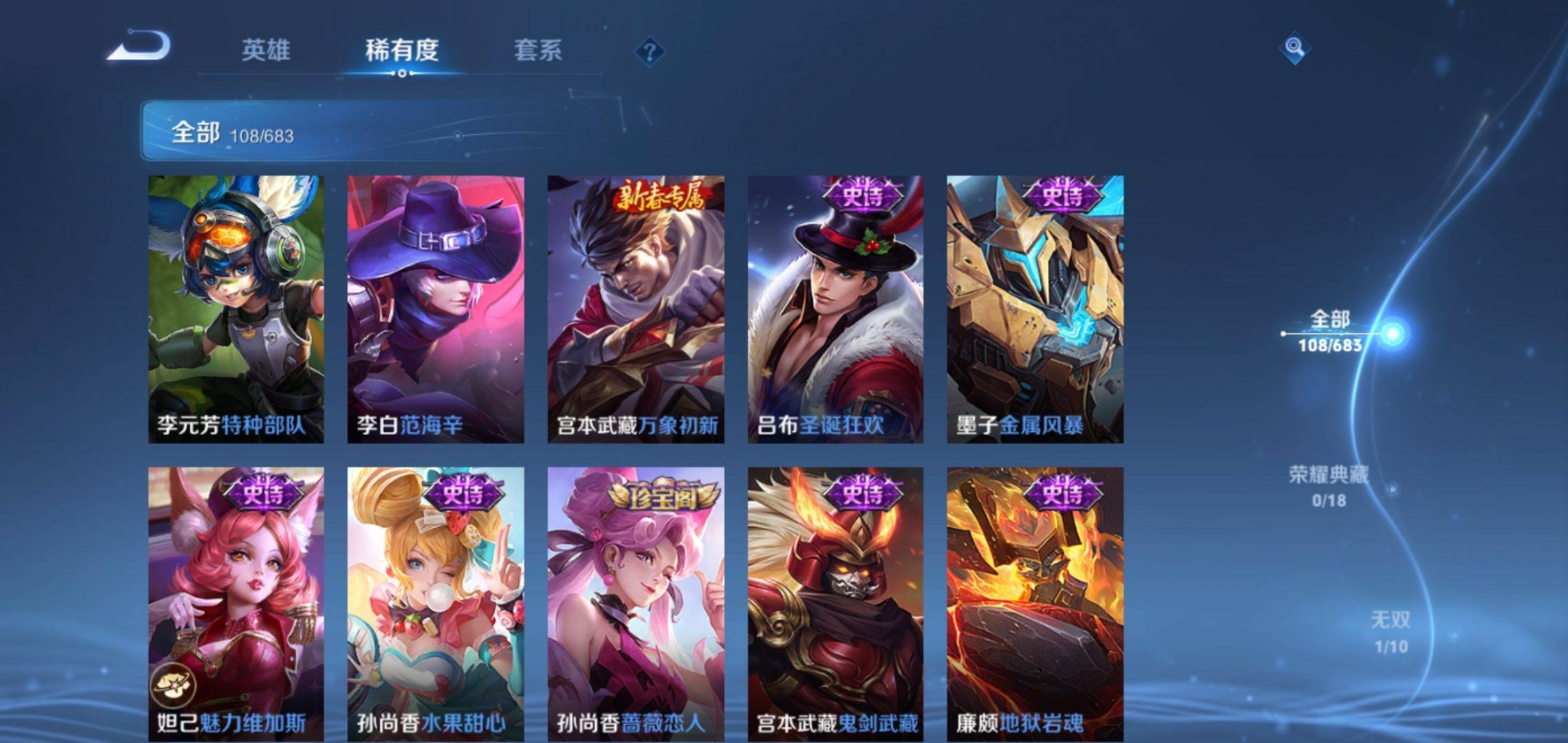This screenshot has height=743, width=1568.
Task: Pick the 妲己 魅力维加斯 skin card
Action: coord(236,603)
